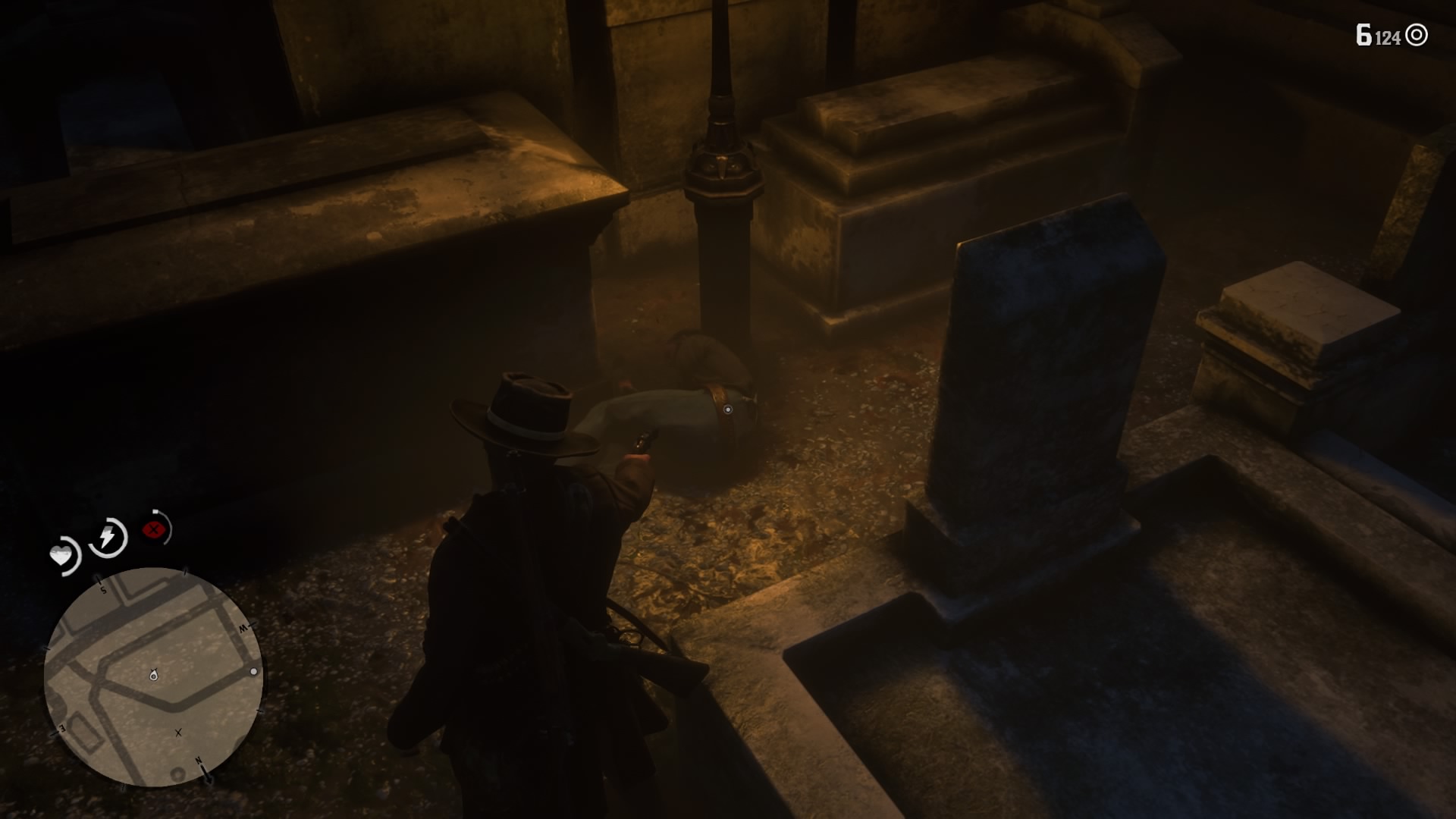Click the white waypoint dot on the minimap

(254, 673)
